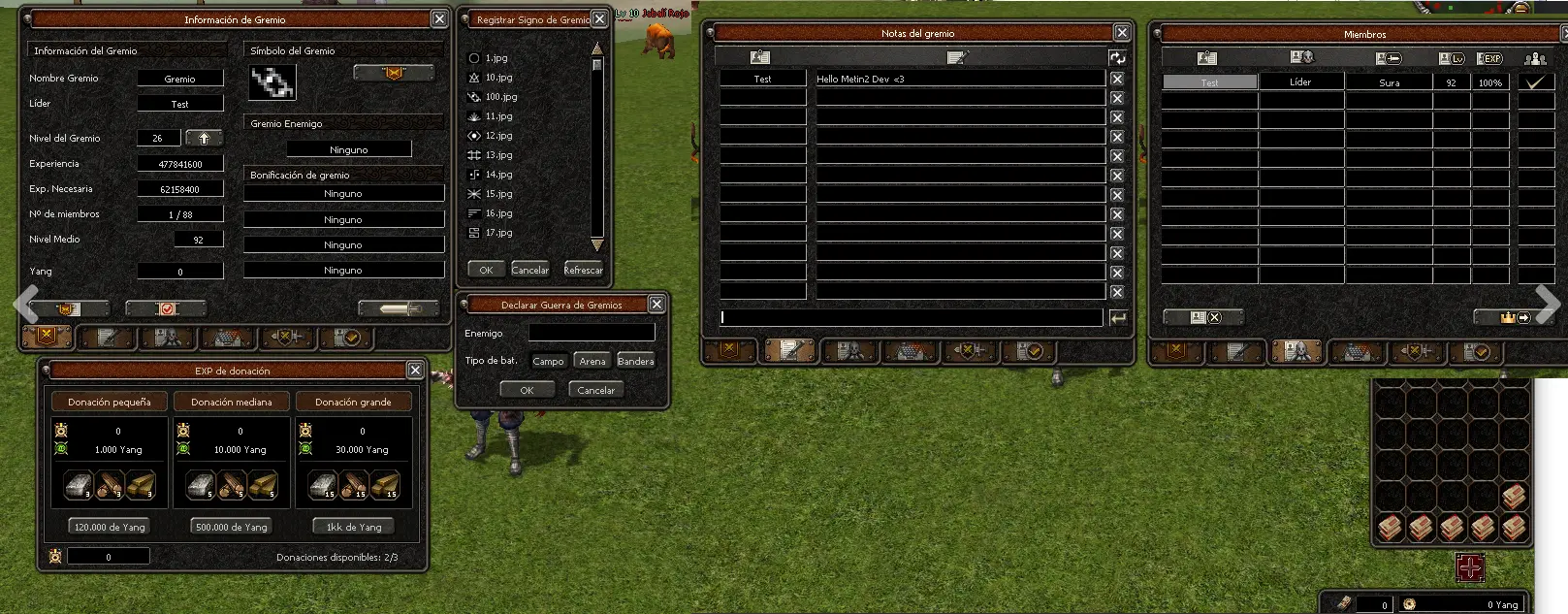Confirm the guild war declaration with OK
The width and height of the screenshot is (1568, 614).
[527, 390]
